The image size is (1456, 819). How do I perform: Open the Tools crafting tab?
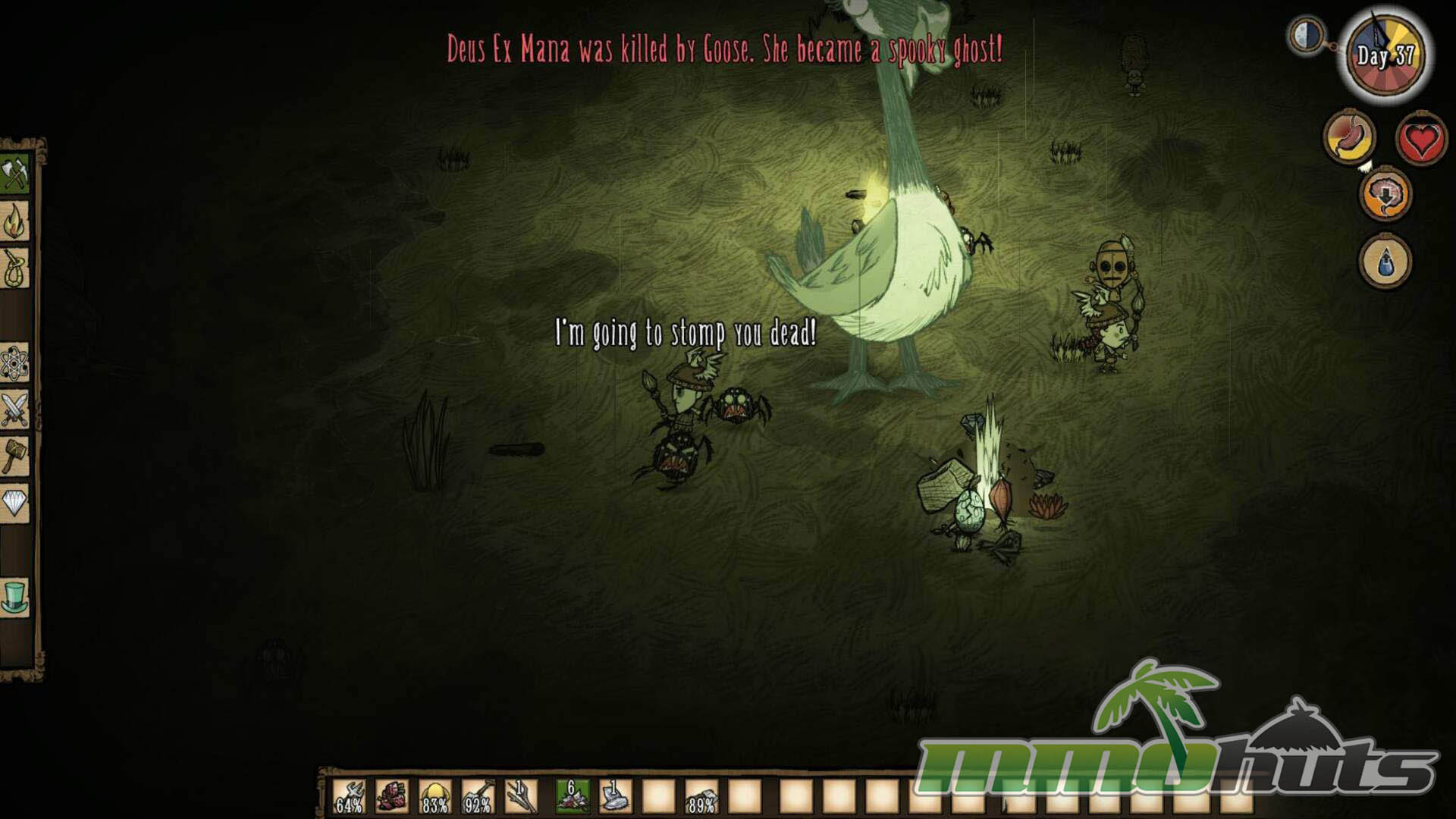coord(14,174)
